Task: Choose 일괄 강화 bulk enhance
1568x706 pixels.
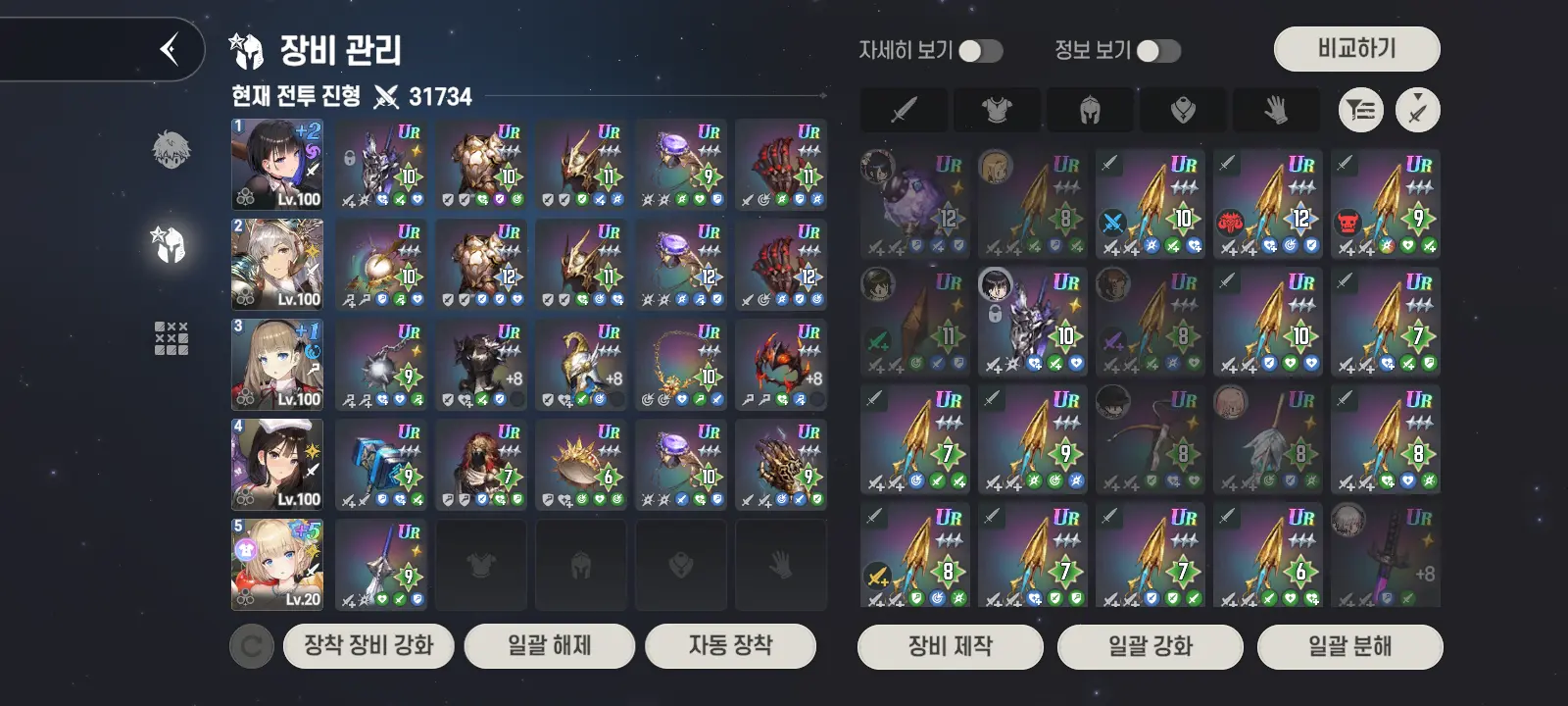Action: click(1151, 647)
